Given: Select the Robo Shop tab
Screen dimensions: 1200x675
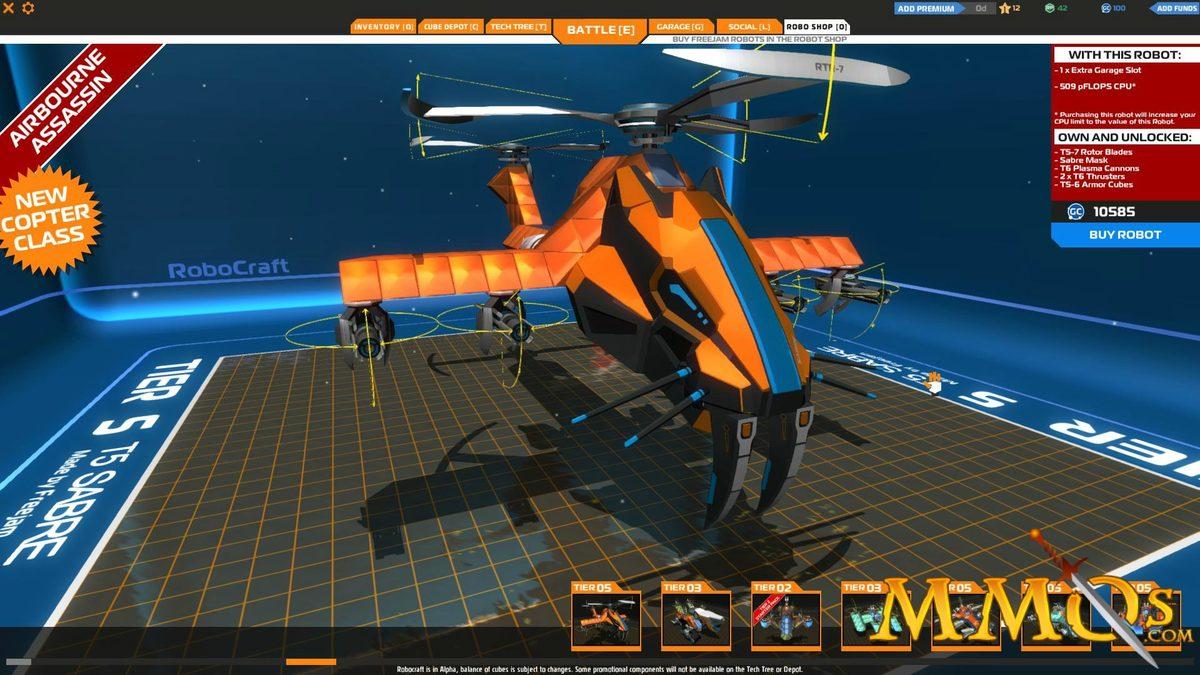Looking at the screenshot, I should point(816,27).
